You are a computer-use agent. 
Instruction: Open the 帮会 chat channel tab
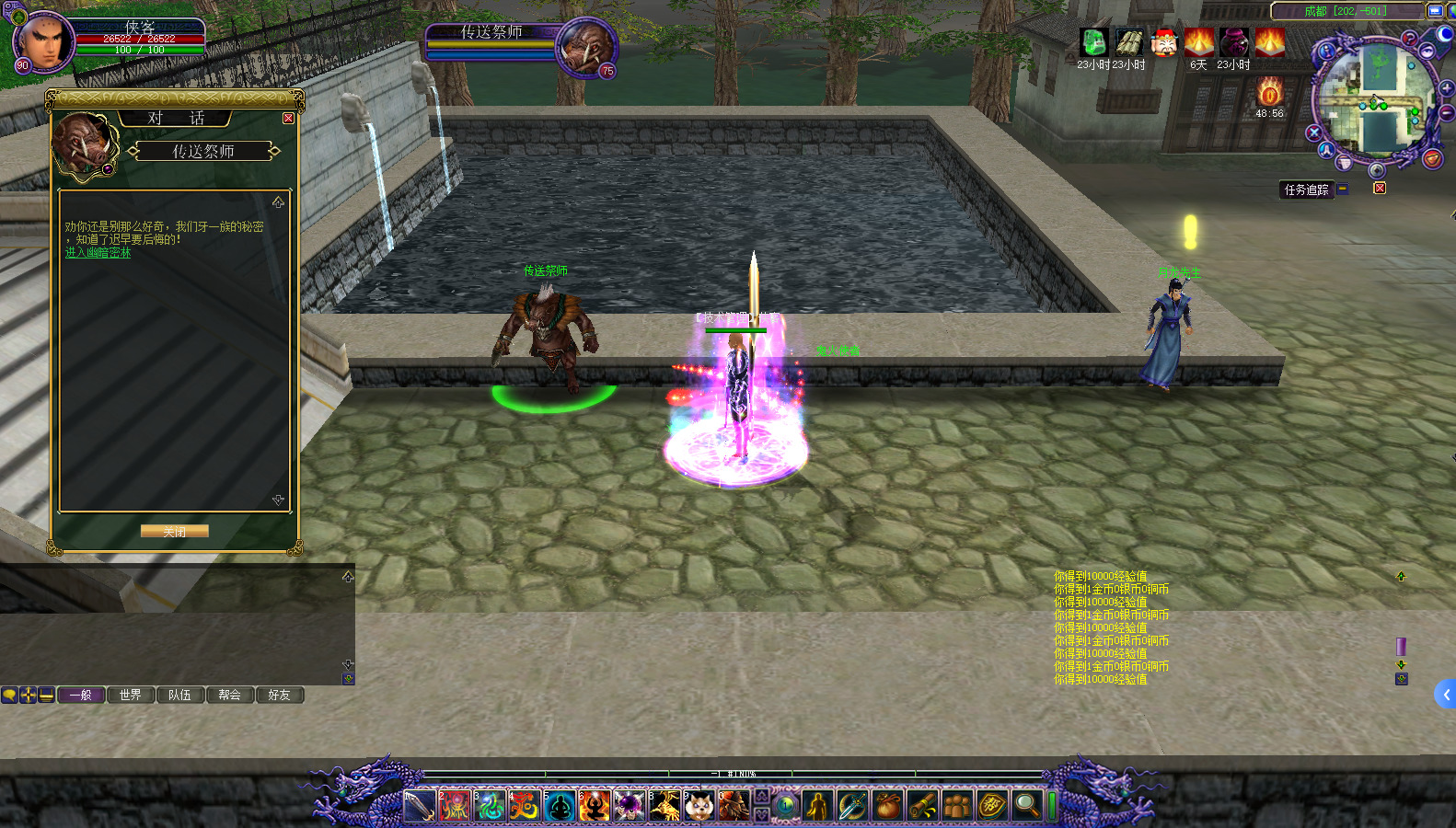(230, 696)
